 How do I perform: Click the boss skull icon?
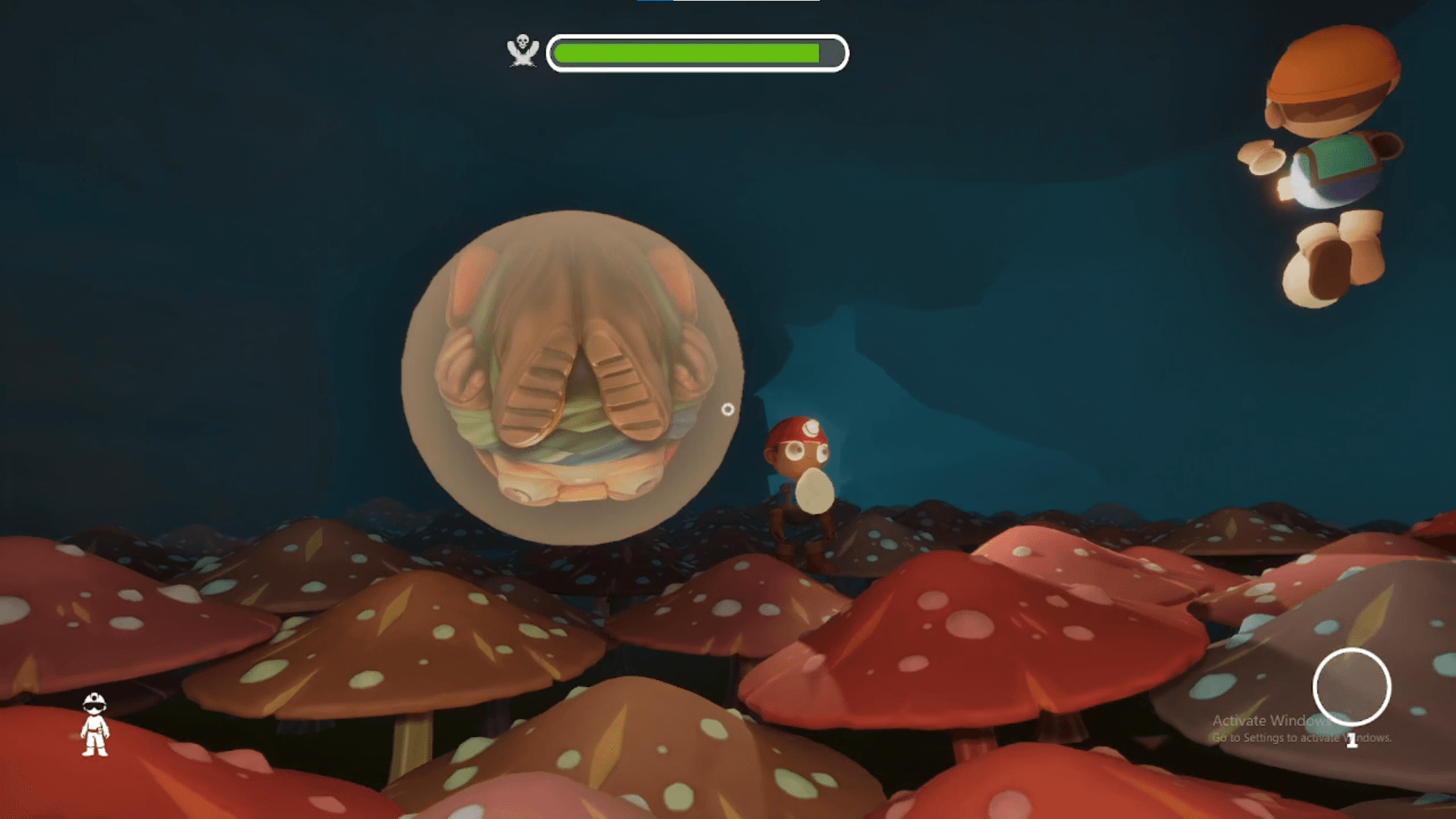click(522, 51)
